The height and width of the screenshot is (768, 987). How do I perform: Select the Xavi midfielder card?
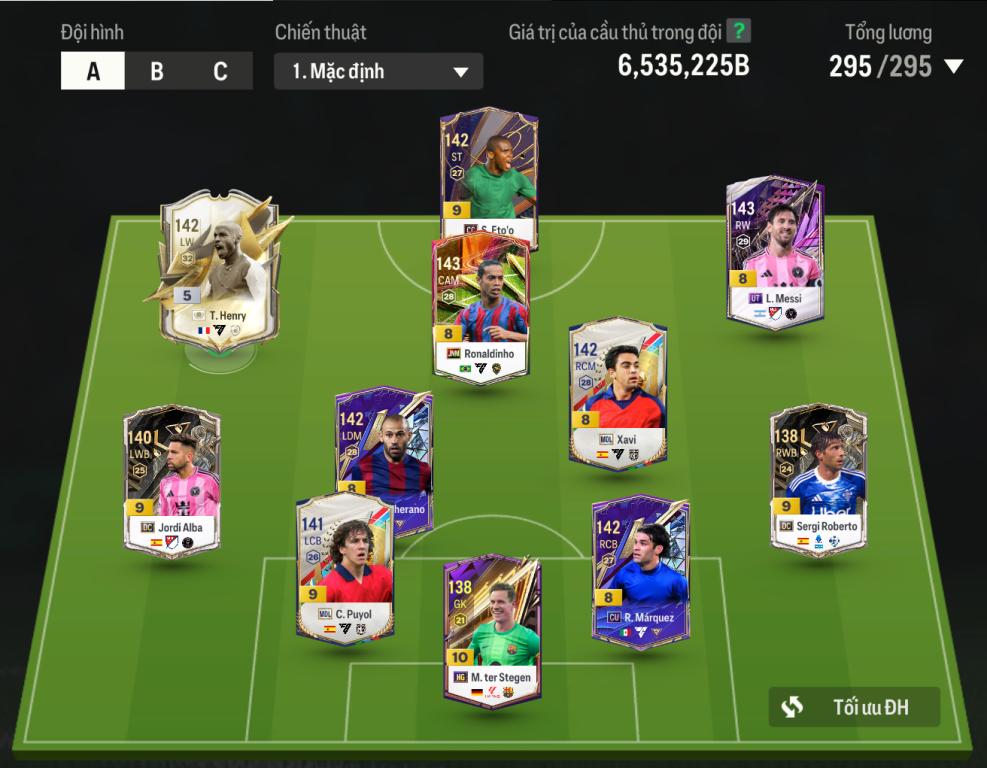click(x=617, y=394)
